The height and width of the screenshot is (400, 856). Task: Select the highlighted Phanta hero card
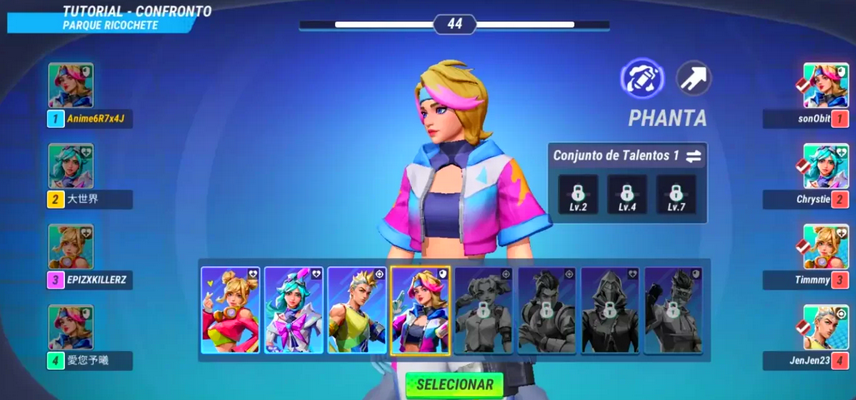coord(420,310)
